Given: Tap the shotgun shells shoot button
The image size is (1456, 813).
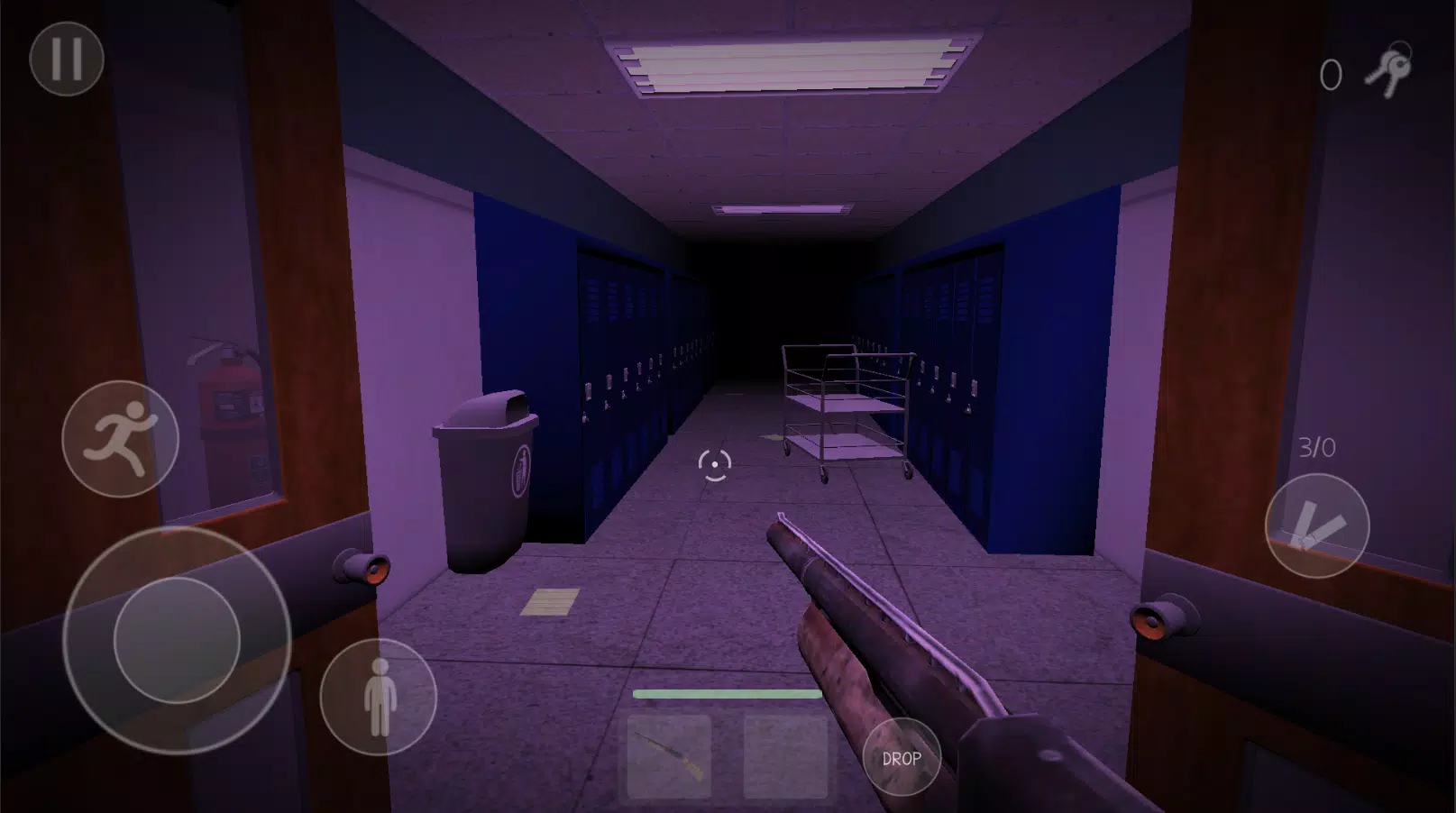Looking at the screenshot, I should click(x=1320, y=525).
